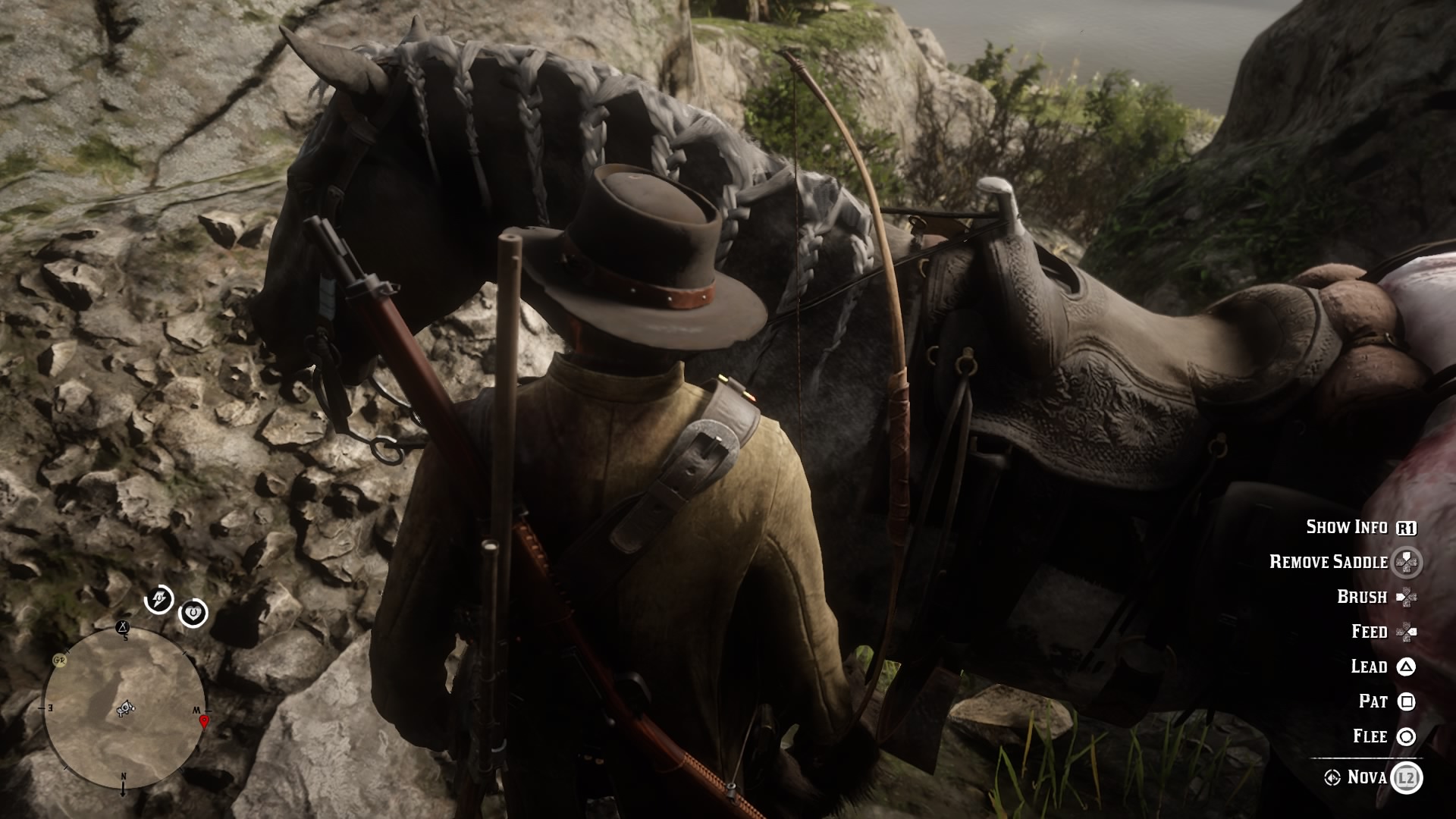This screenshot has width=1456, height=819.
Task: Click the Circle button prompt next to Flee
Action: click(1406, 736)
